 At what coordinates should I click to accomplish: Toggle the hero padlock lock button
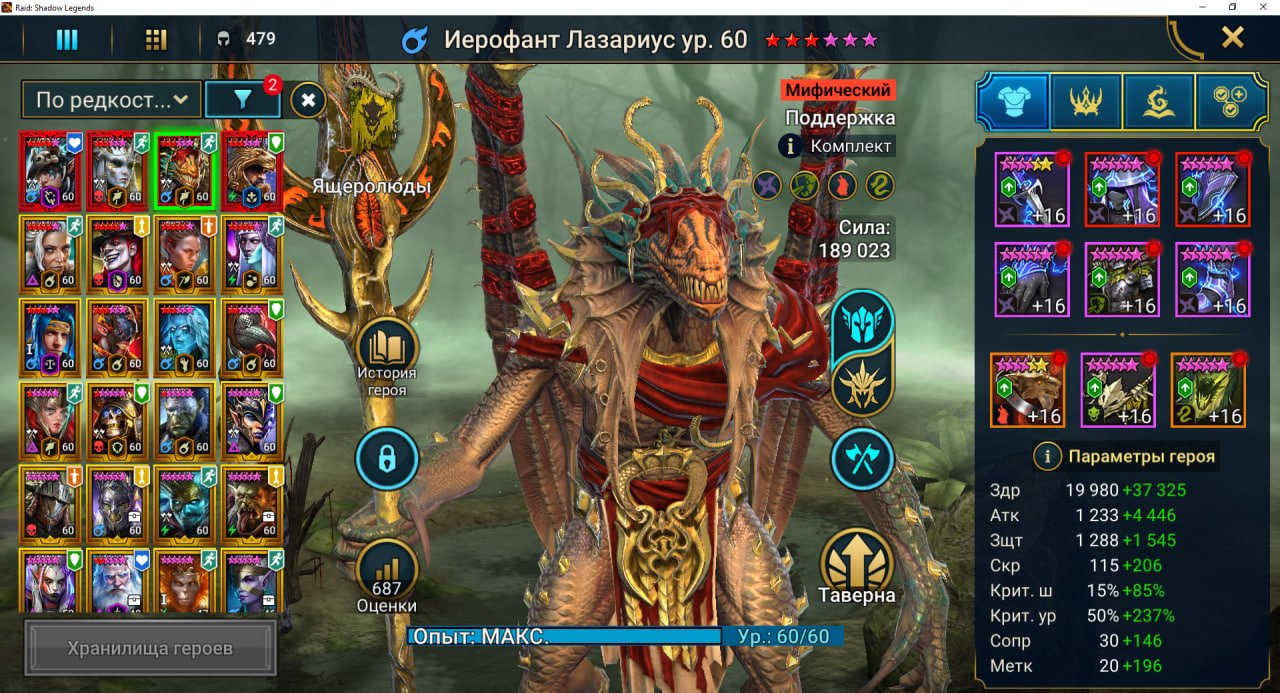tap(386, 459)
